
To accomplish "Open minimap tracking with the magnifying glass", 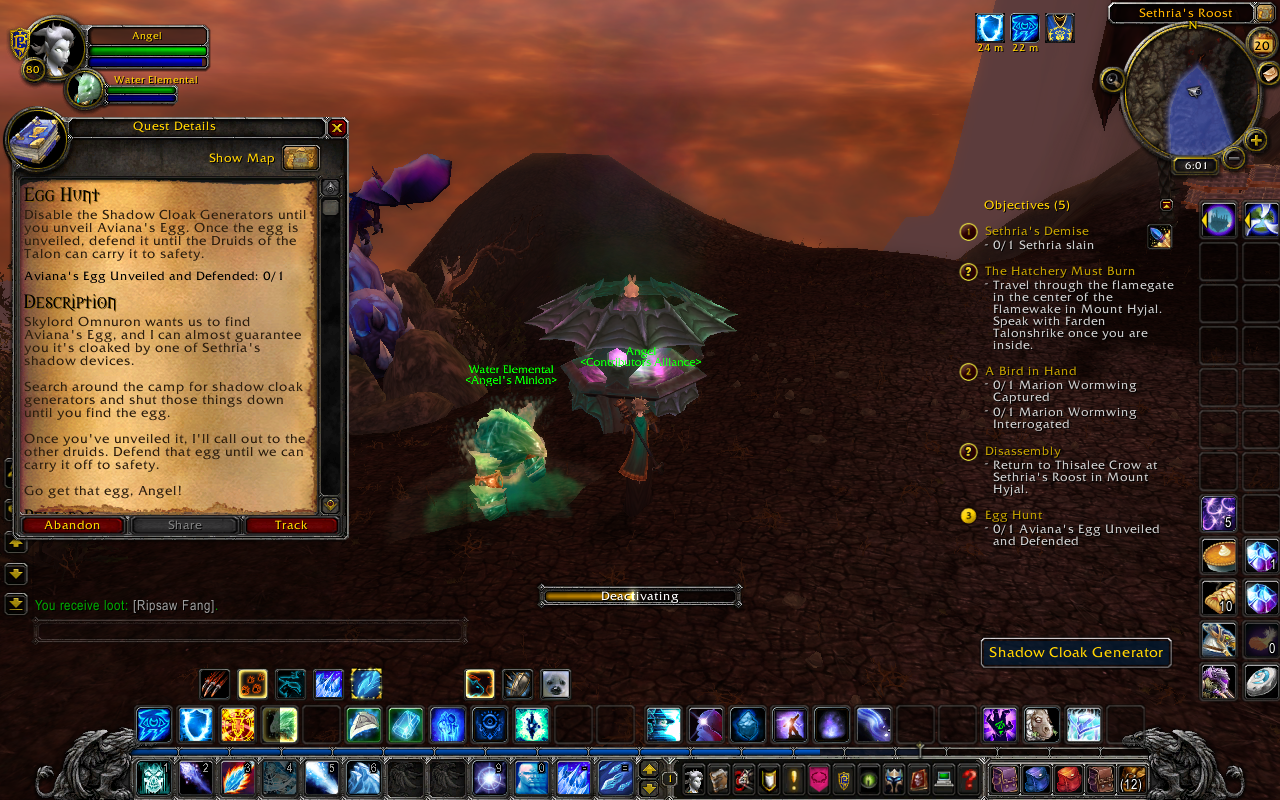I will coord(1112,79).
